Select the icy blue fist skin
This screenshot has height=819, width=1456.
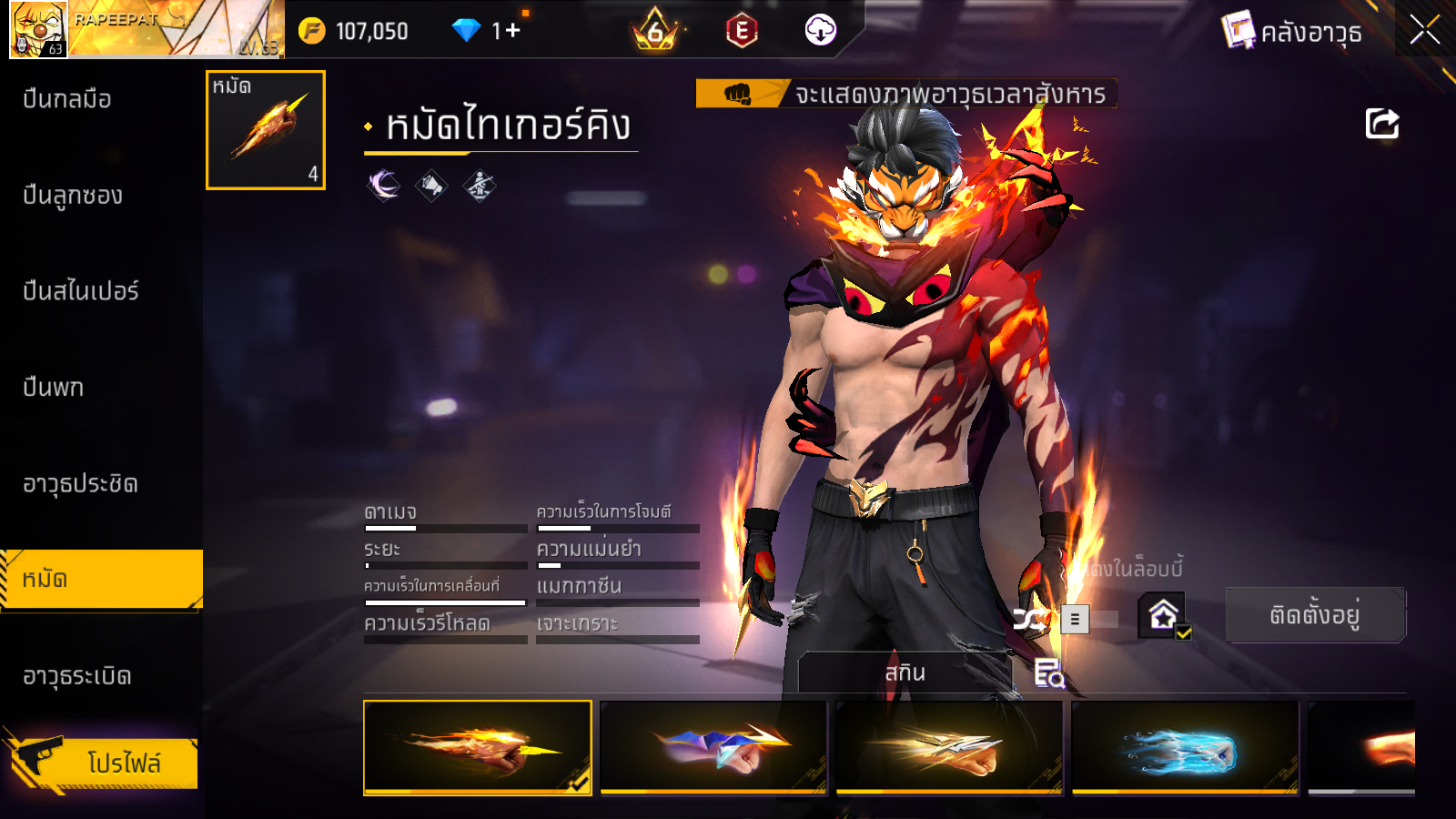(x=1185, y=747)
